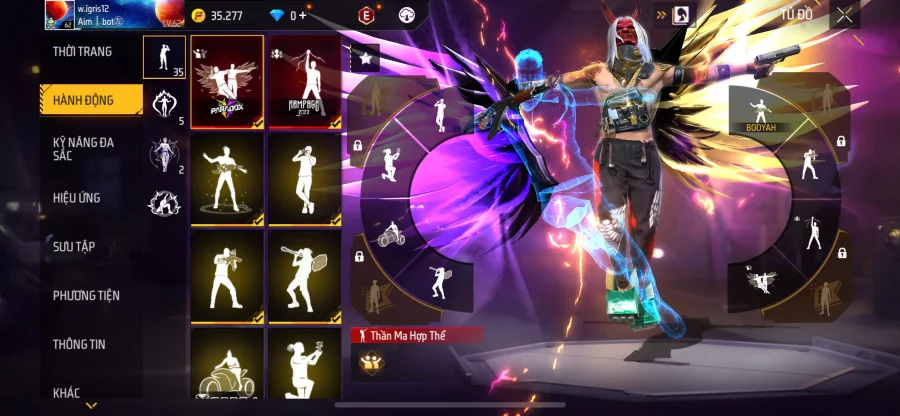Viewport: 900px width, 416px height.
Task: Choose the Paradox emote tile
Action: [227, 82]
